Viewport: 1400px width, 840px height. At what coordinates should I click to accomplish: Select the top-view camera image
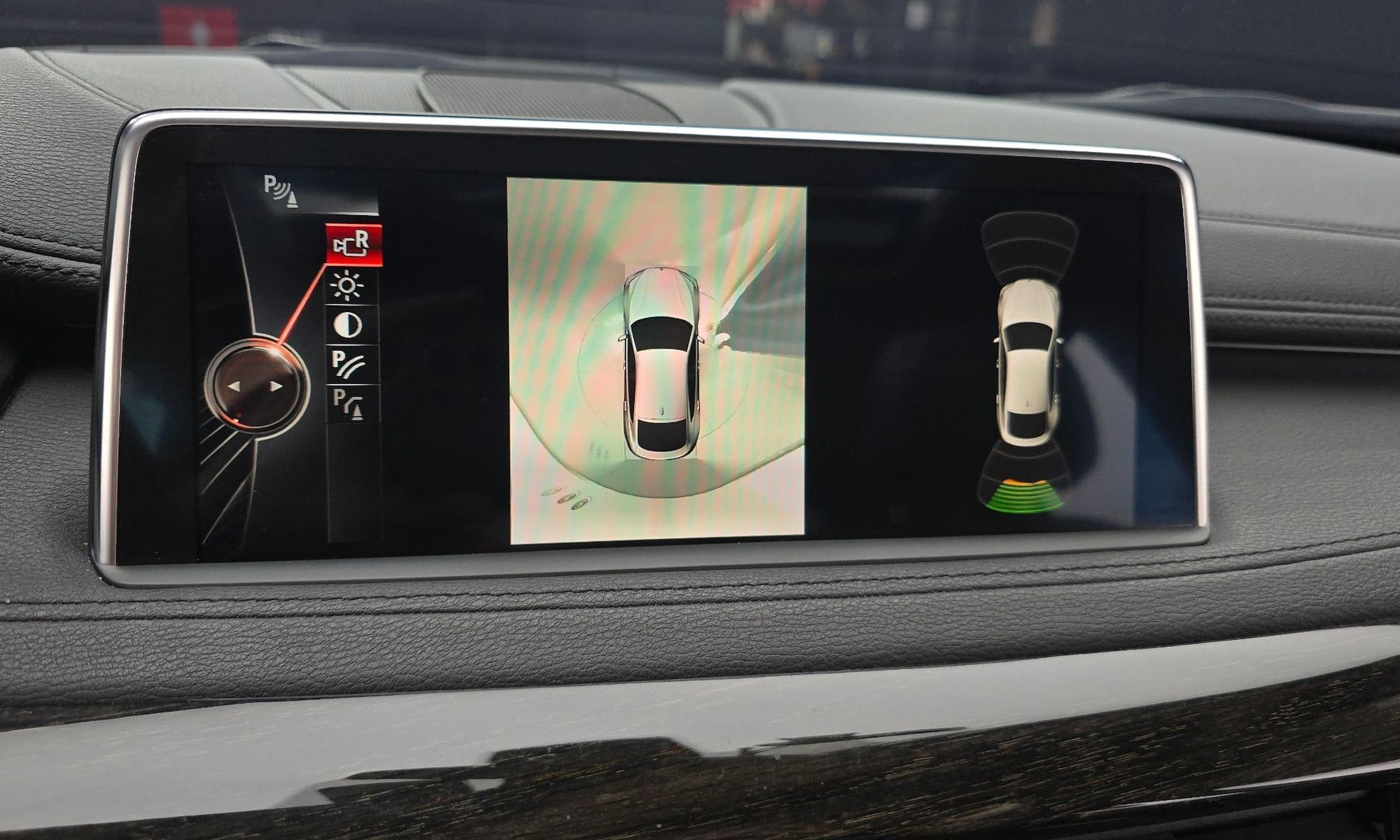coord(657,360)
